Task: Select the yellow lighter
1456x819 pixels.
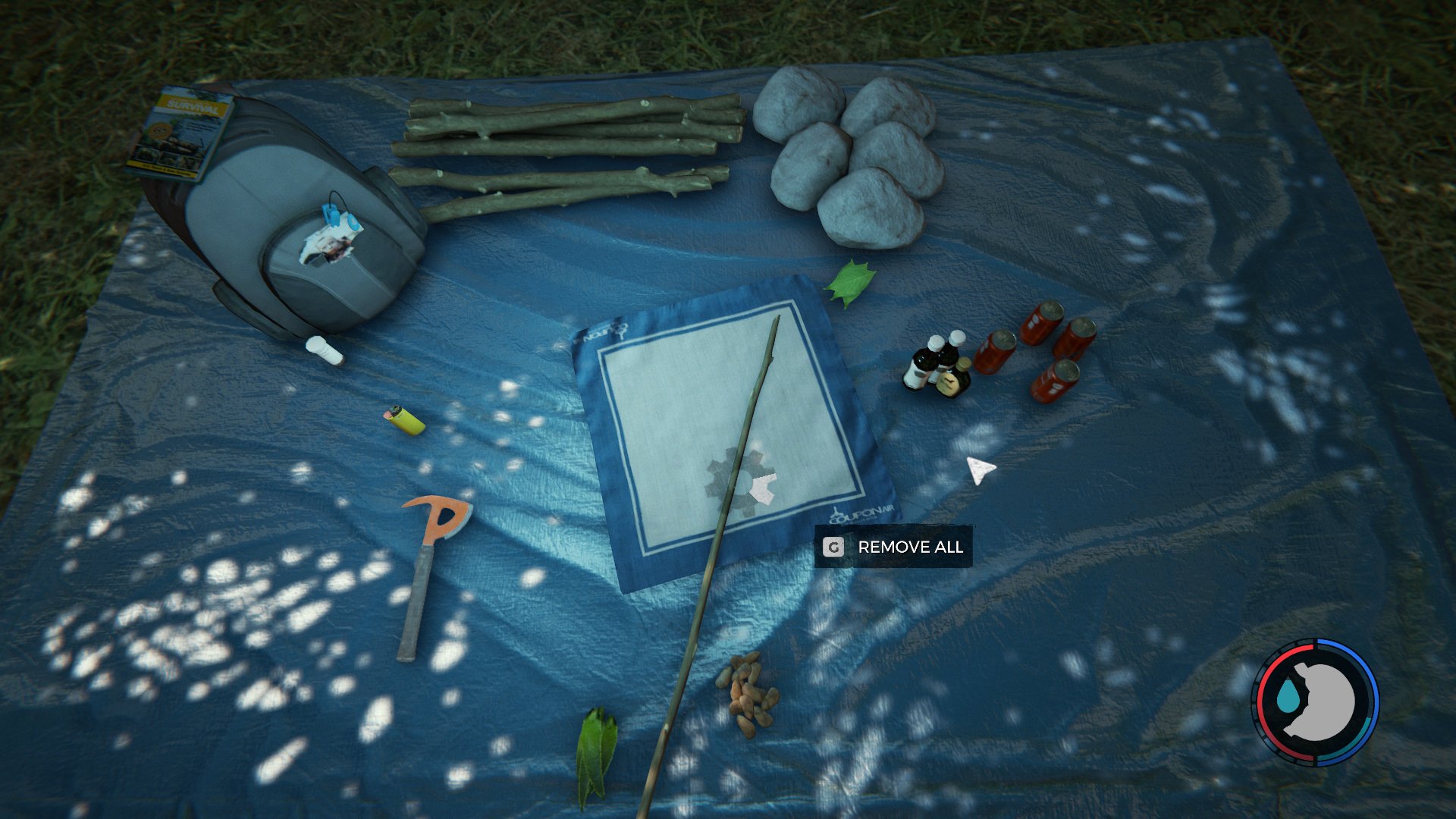Action: point(406,419)
